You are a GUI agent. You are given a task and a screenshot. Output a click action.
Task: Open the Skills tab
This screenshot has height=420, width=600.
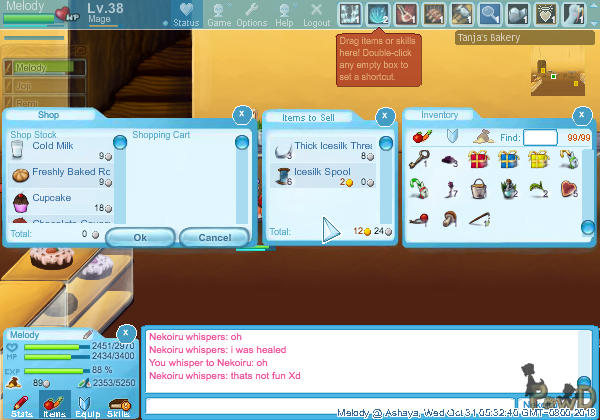(118, 405)
